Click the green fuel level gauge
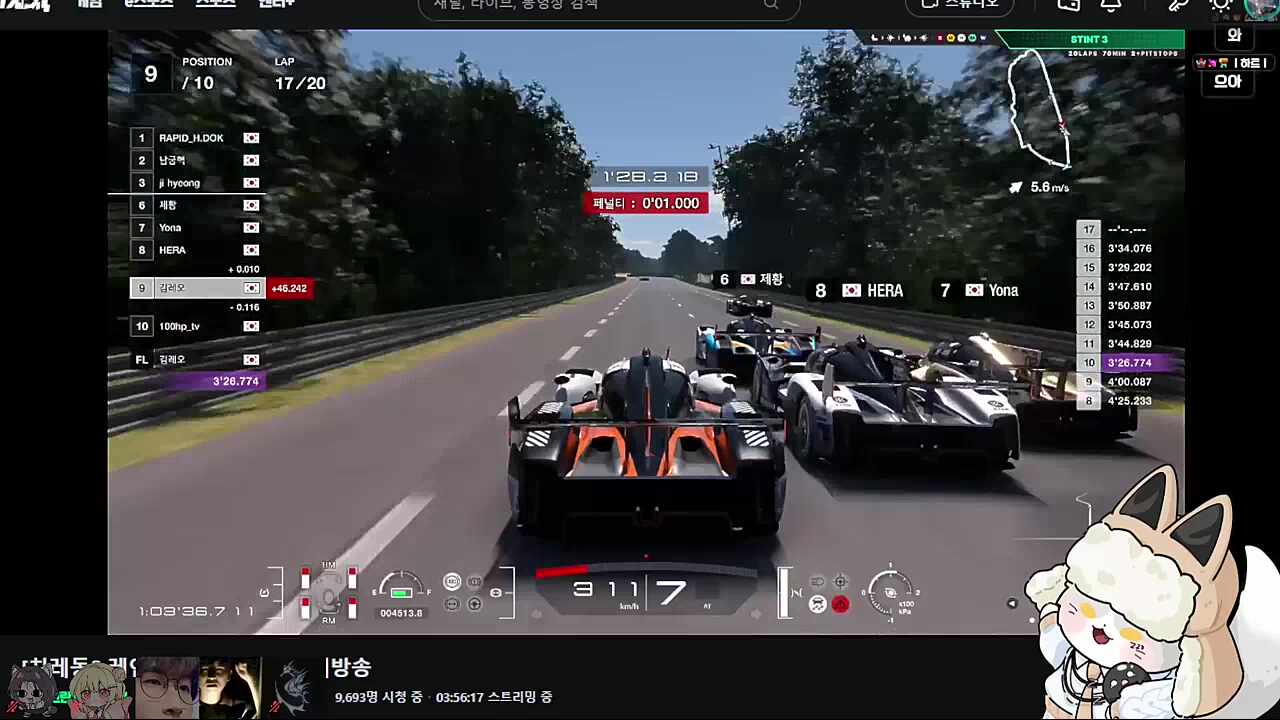Screen dimensions: 1280x720 (x=400, y=592)
